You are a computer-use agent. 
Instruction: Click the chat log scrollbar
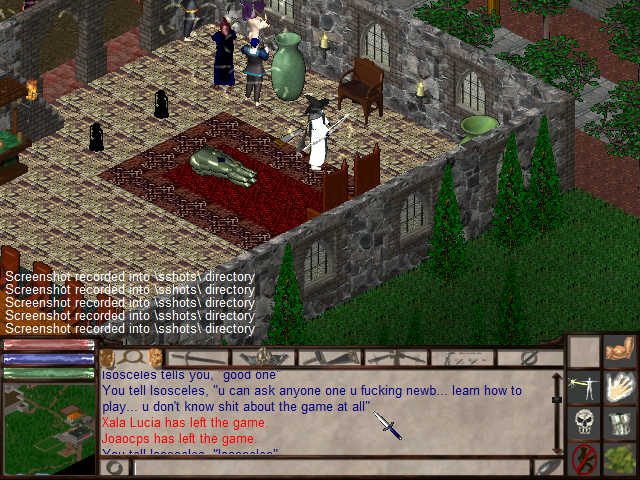[x=556, y=412]
